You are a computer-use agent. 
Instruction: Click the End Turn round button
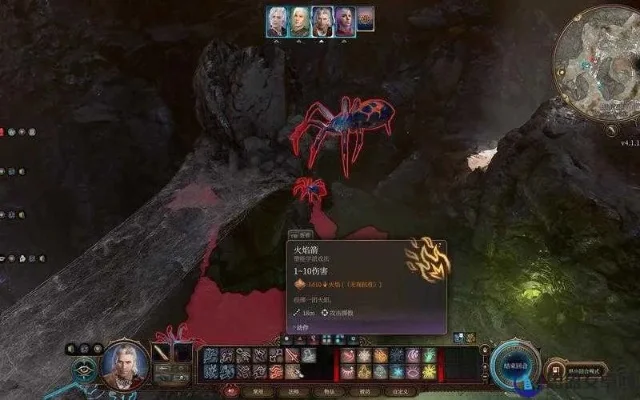pos(511,361)
